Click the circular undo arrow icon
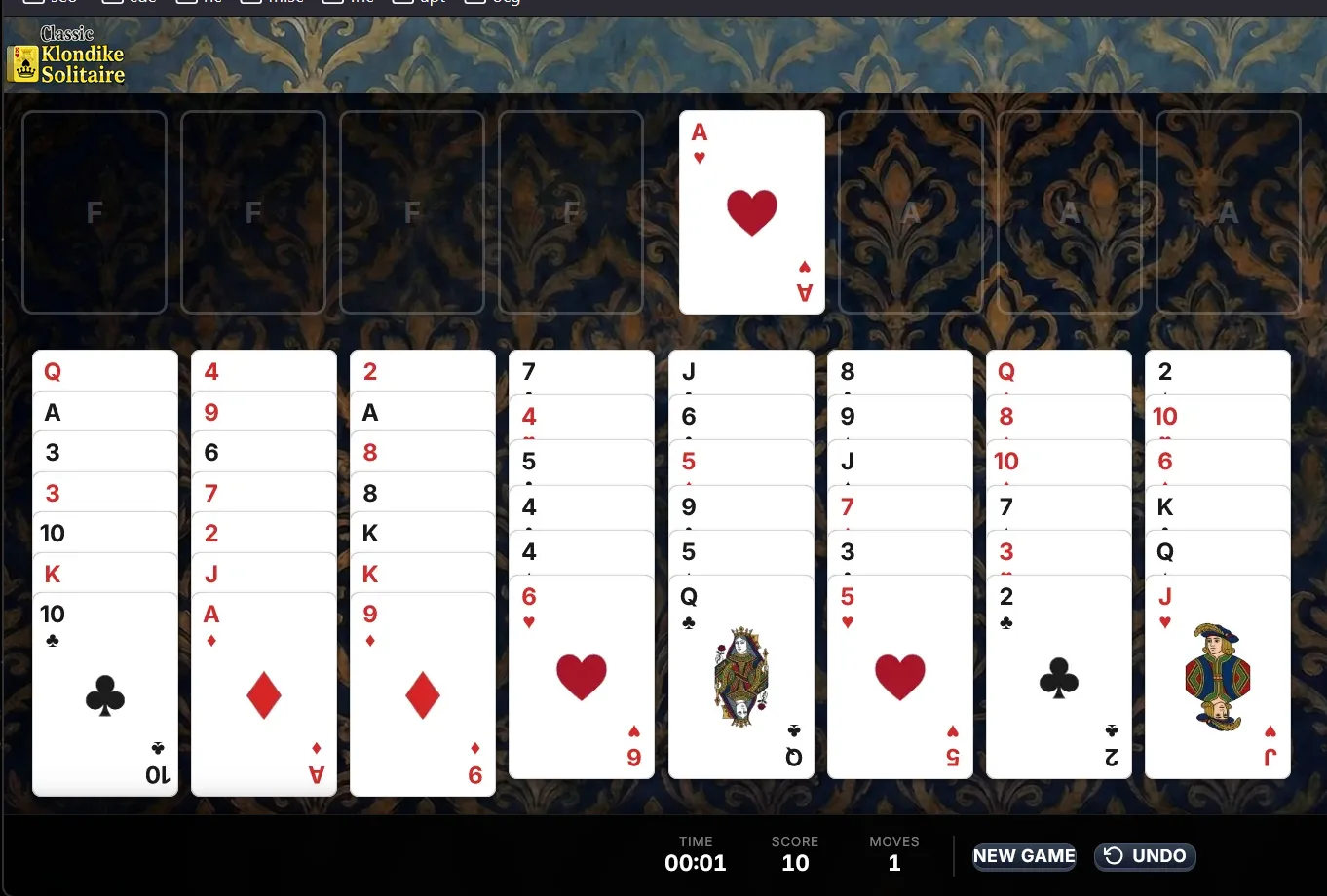1327x896 pixels. (x=1114, y=856)
